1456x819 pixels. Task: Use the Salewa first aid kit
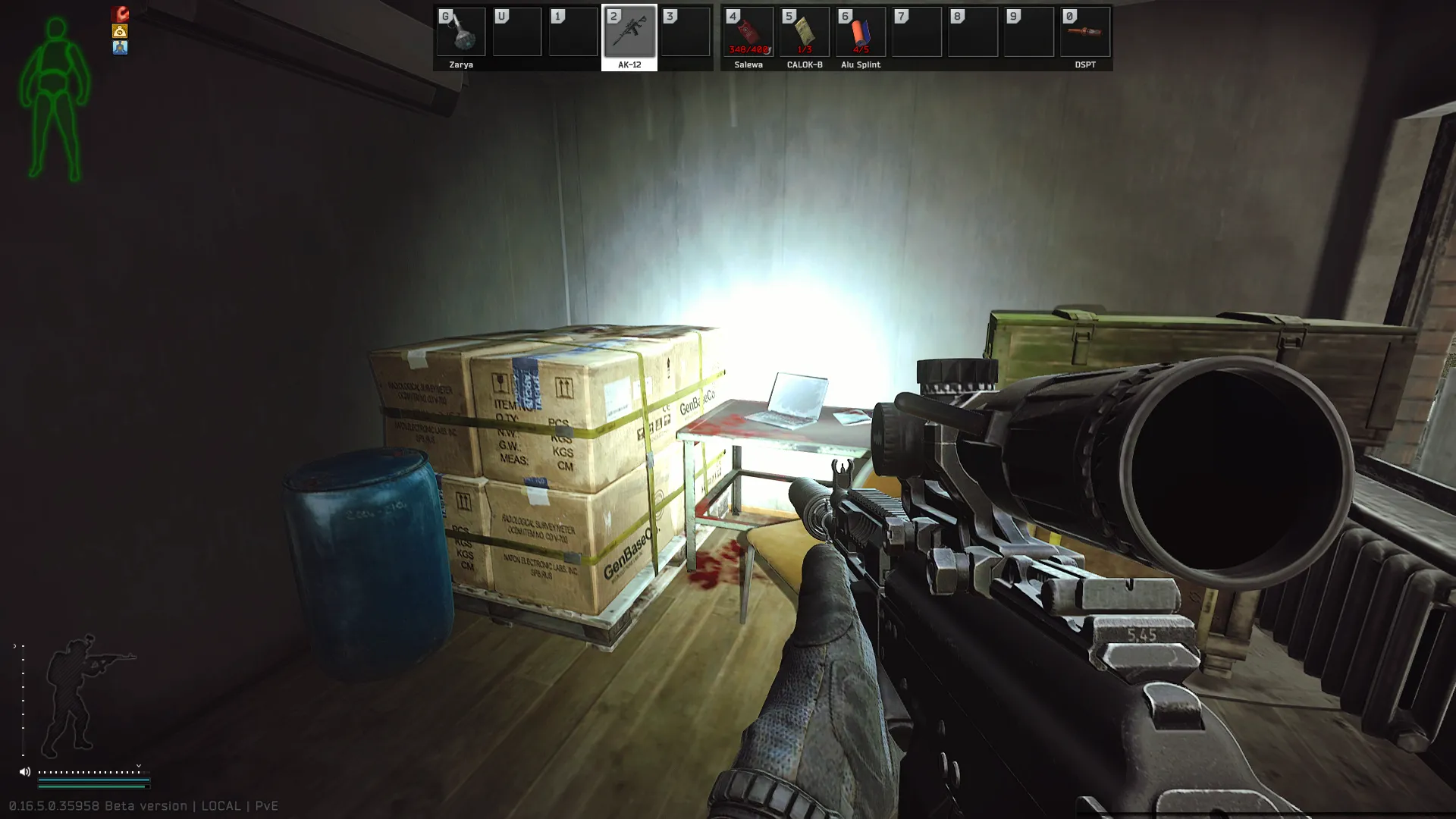[x=748, y=33]
